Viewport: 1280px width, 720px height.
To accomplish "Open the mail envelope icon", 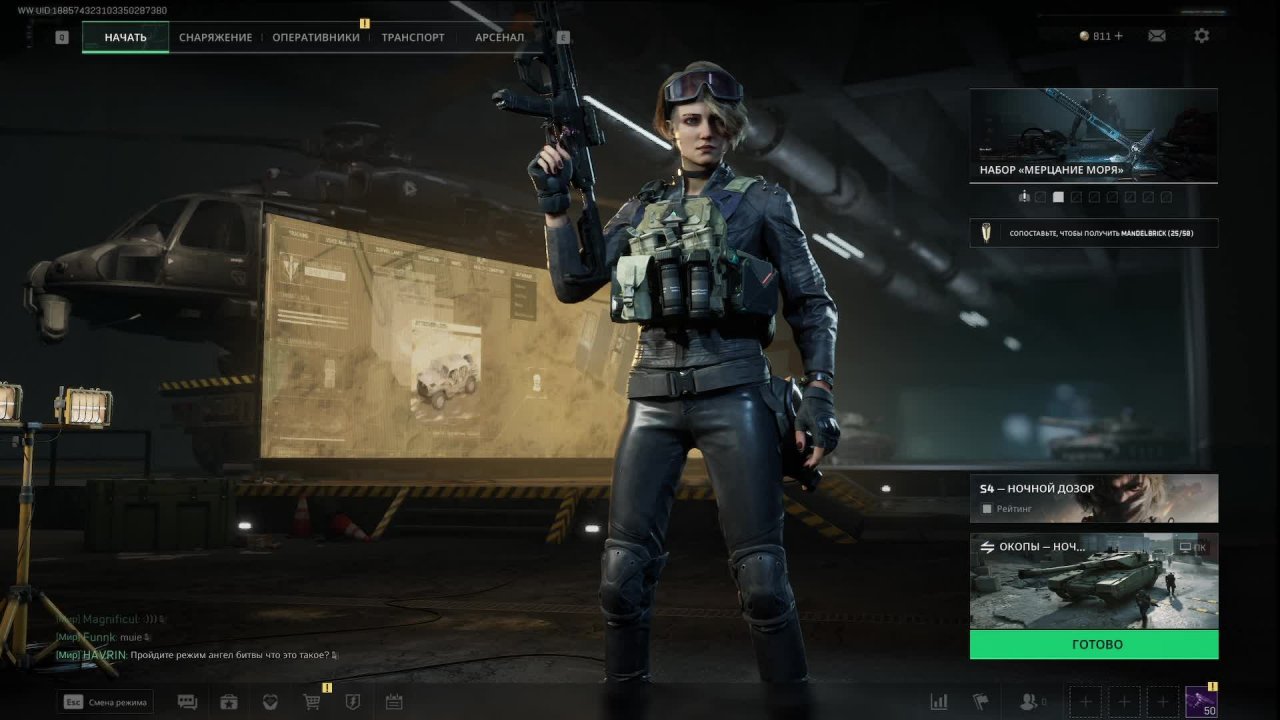I will click(x=1157, y=36).
